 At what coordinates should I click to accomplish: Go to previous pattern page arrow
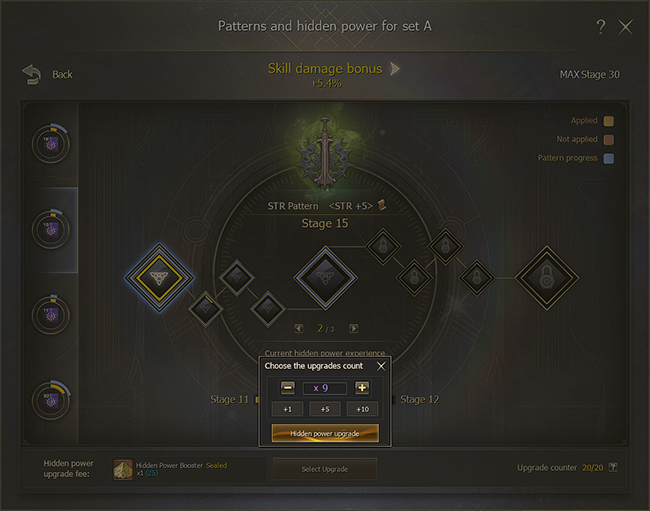pyautogui.click(x=298, y=328)
